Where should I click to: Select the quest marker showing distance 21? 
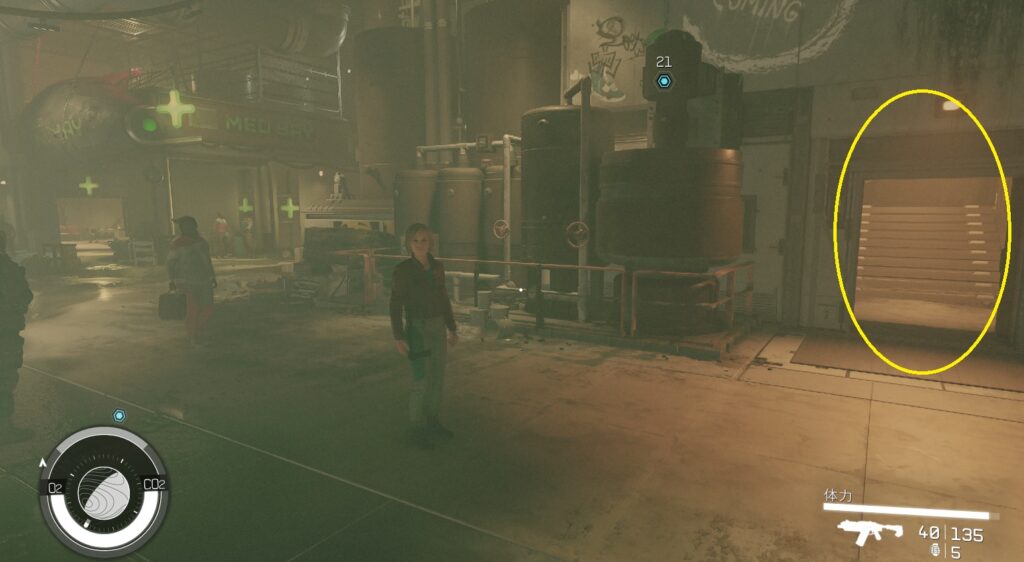click(663, 80)
